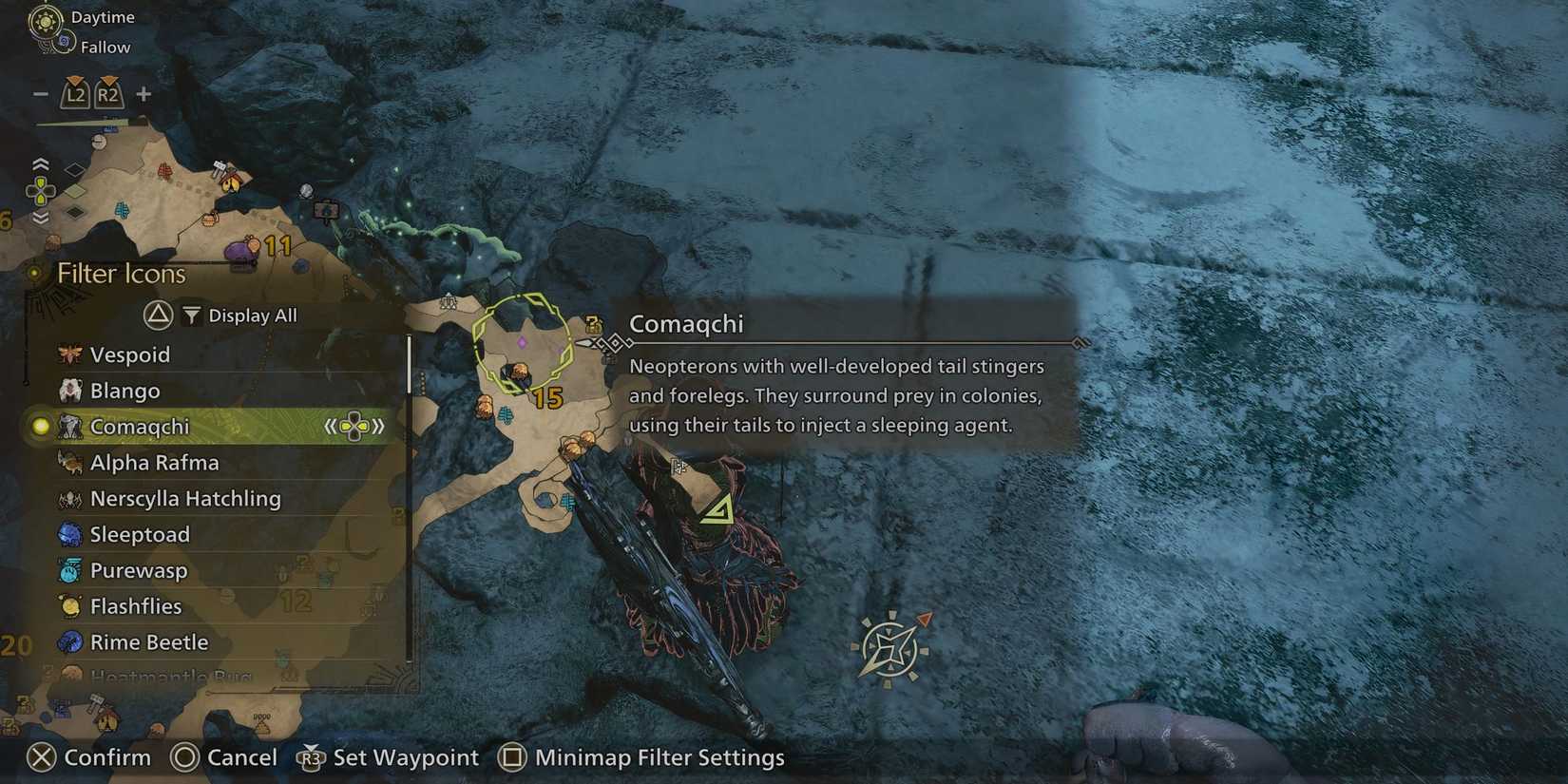Zoom out using the minus control
Screen dimensions: 1568x784
(x=39, y=94)
